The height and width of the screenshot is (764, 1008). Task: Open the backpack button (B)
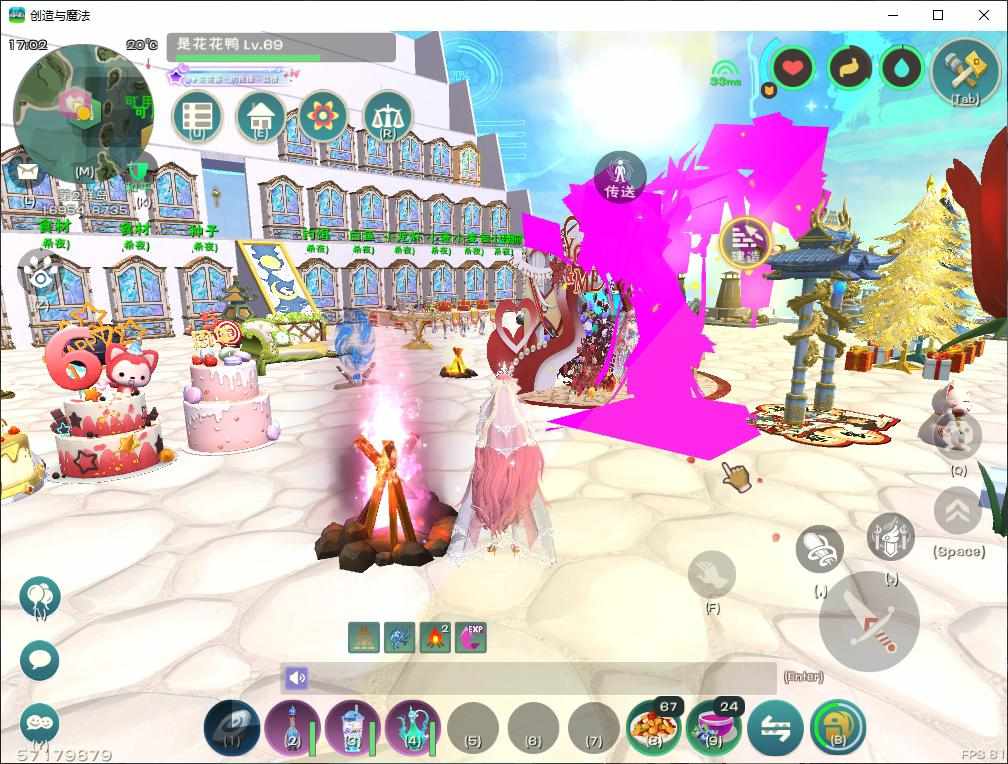tap(837, 727)
